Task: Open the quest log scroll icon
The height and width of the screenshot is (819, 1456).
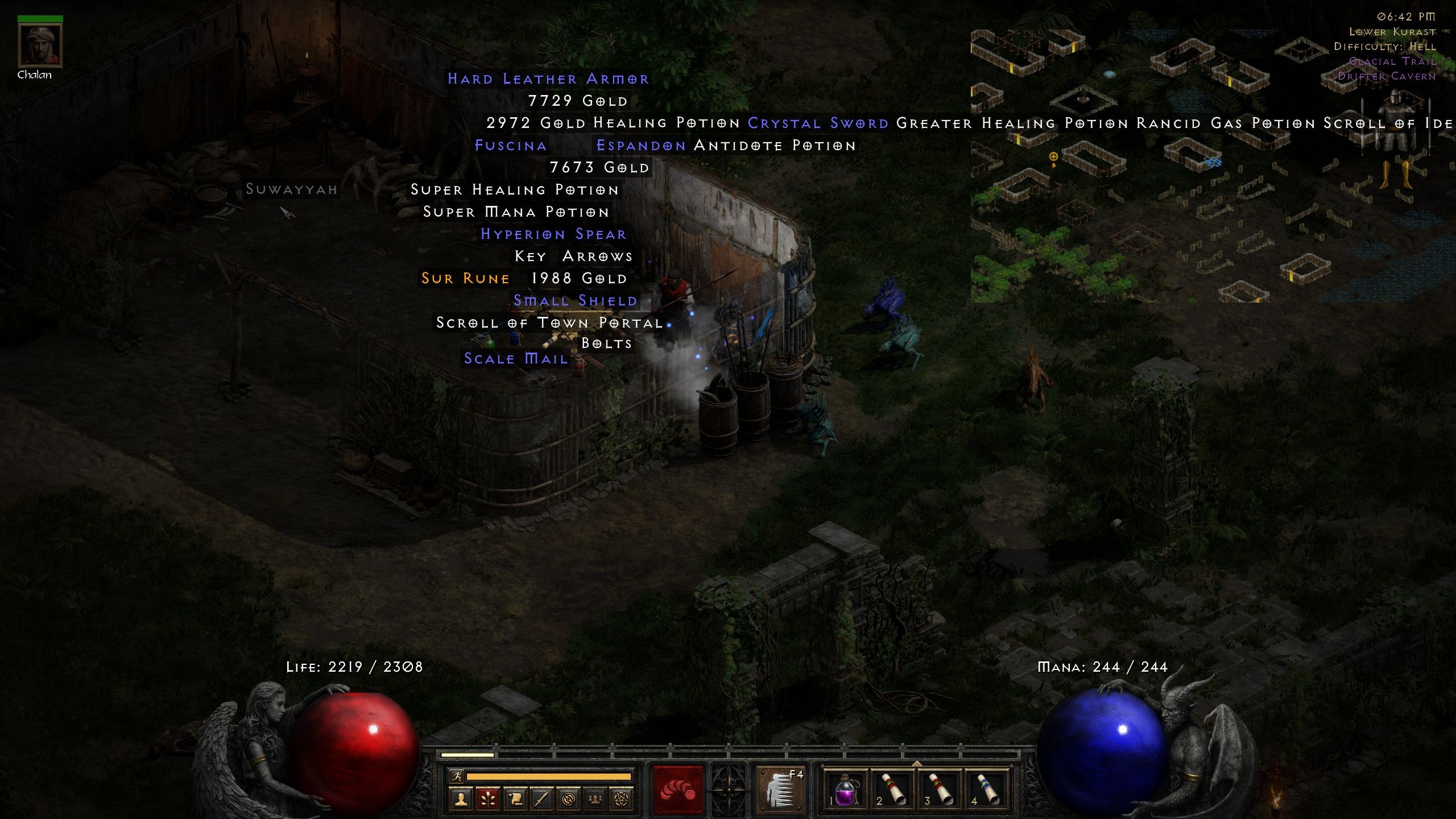Action: (x=516, y=800)
